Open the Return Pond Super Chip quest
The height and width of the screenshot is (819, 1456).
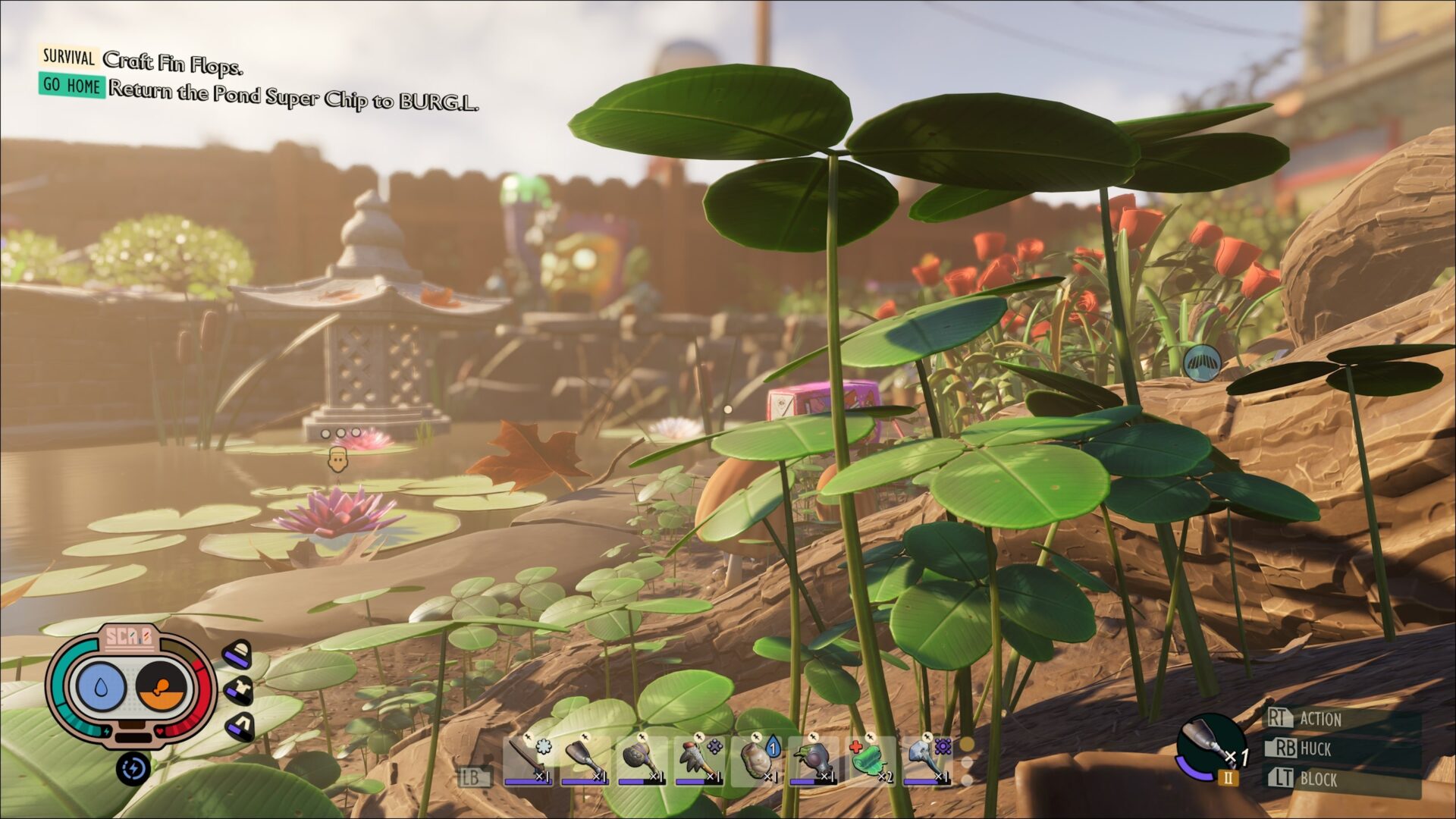[293, 95]
